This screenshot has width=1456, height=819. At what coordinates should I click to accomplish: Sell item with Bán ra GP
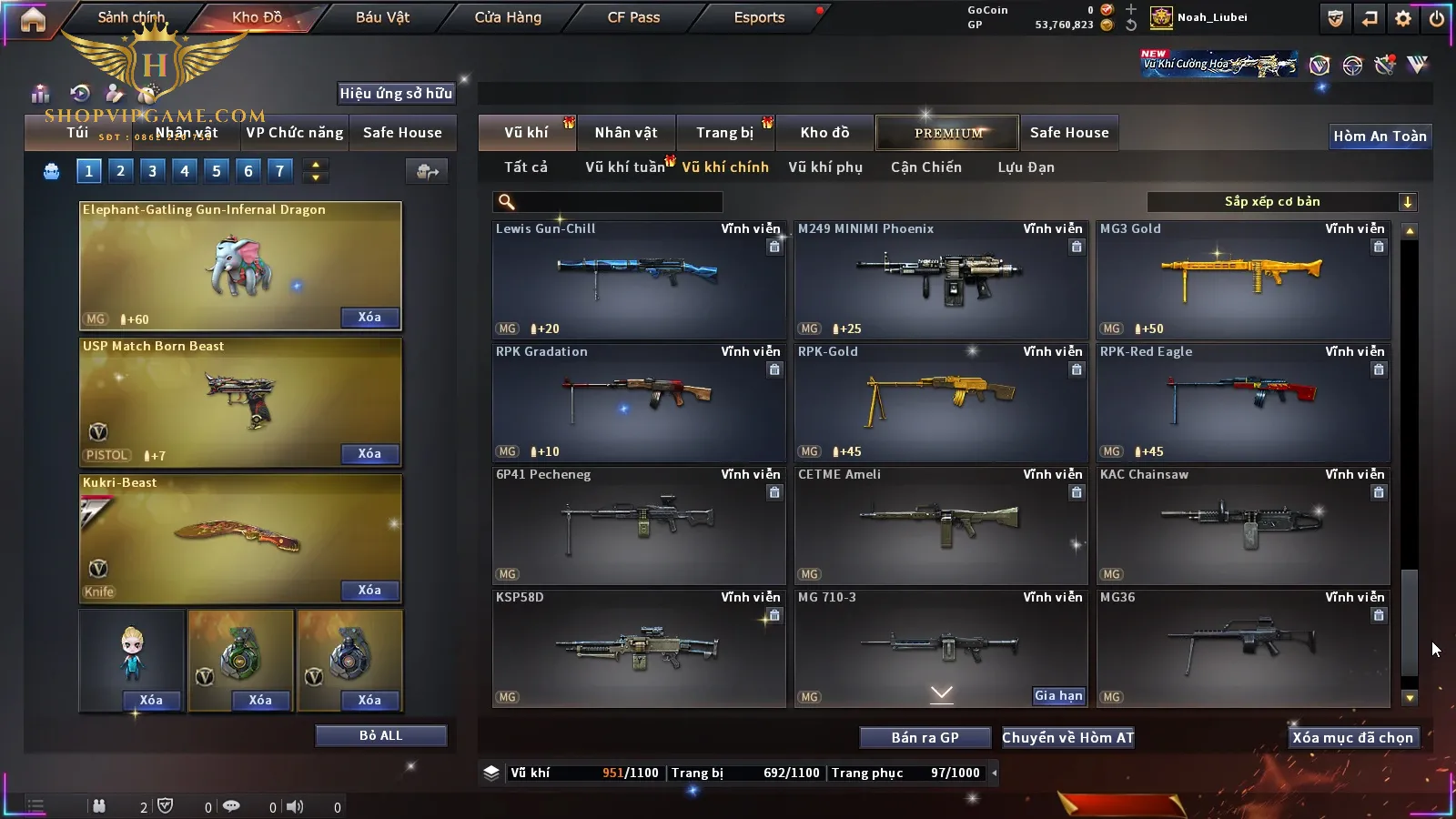tap(925, 738)
